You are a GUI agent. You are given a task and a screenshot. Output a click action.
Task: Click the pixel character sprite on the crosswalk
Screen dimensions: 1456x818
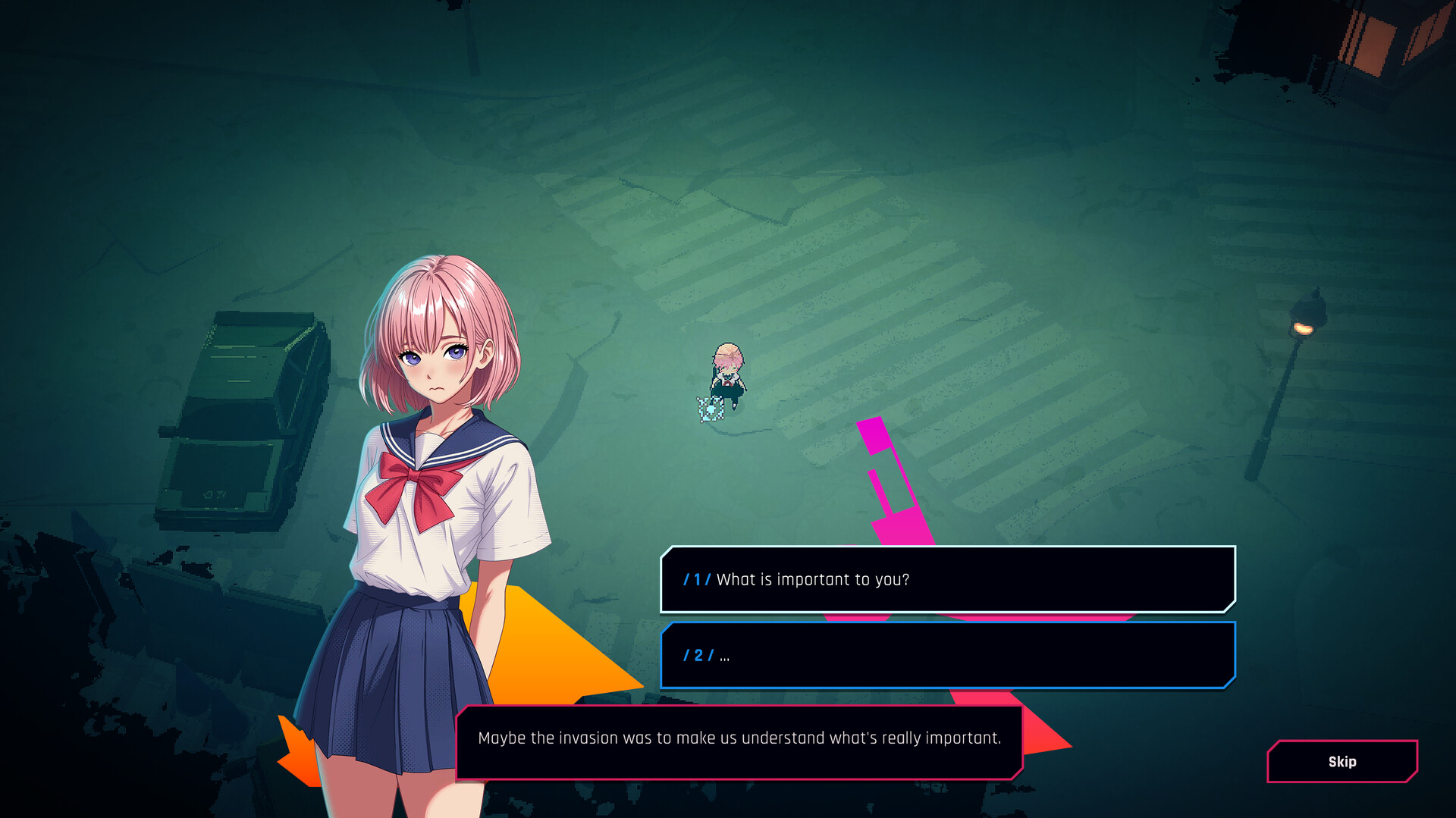pos(726,375)
